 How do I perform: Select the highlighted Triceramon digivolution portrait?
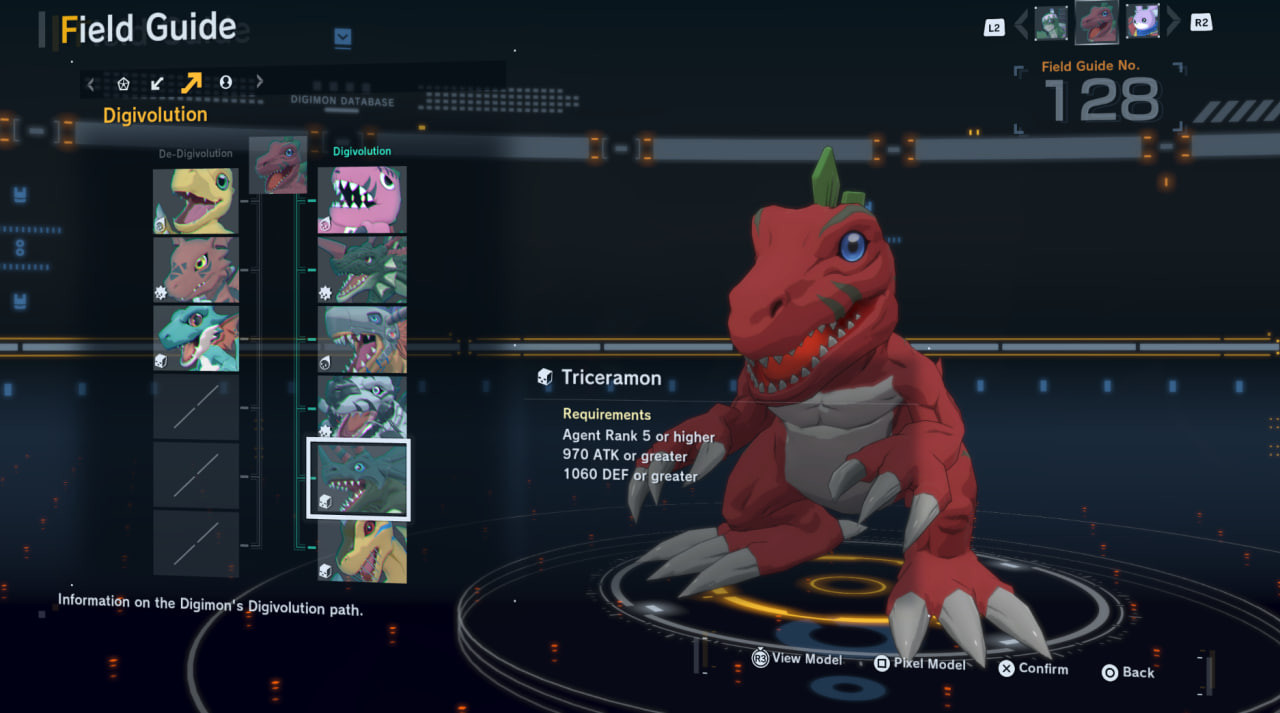click(358, 478)
